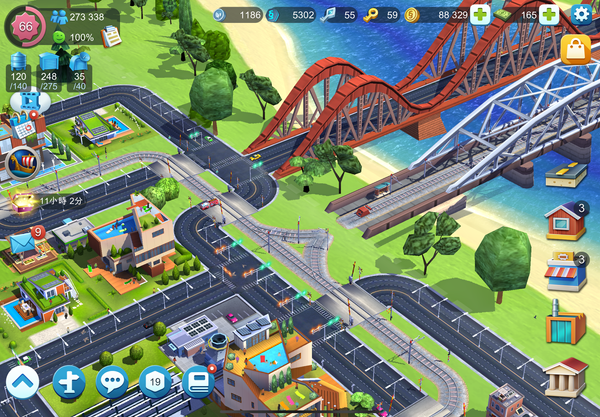Open the red house residential build menu
This screenshot has width=600, height=417.
click(x=565, y=221)
